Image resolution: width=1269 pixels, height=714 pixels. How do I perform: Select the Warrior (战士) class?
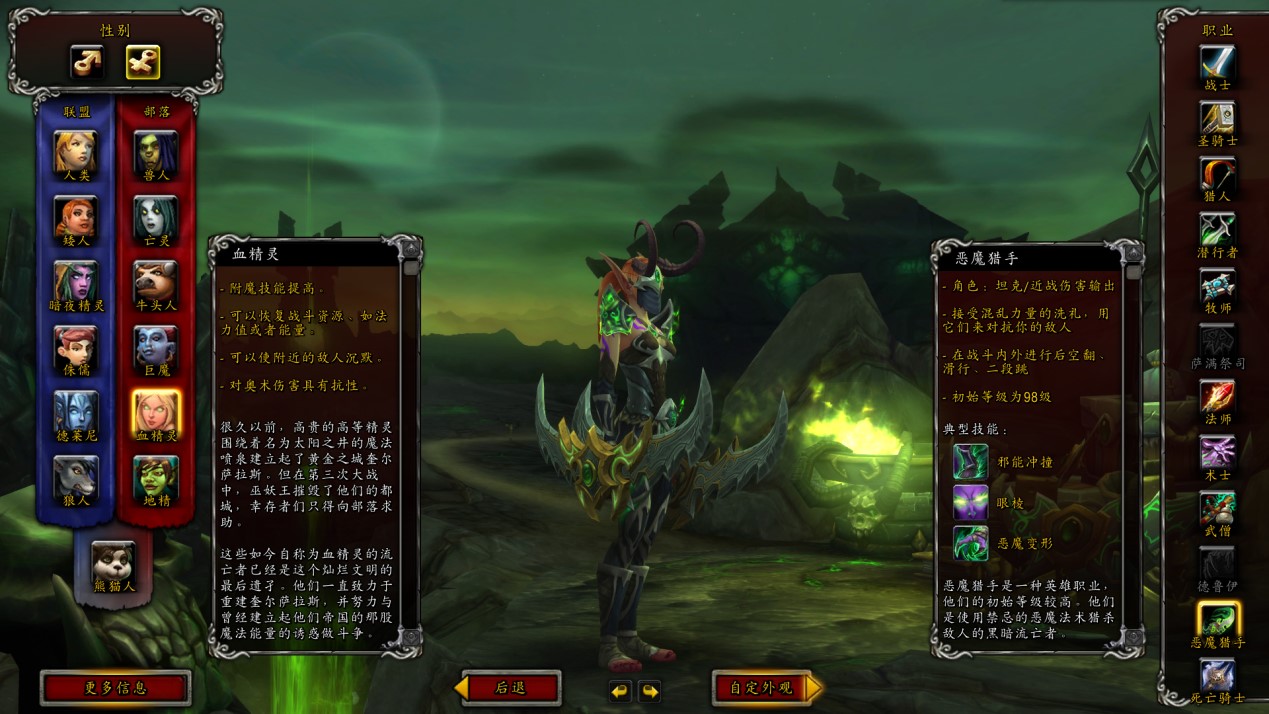[1217, 62]
